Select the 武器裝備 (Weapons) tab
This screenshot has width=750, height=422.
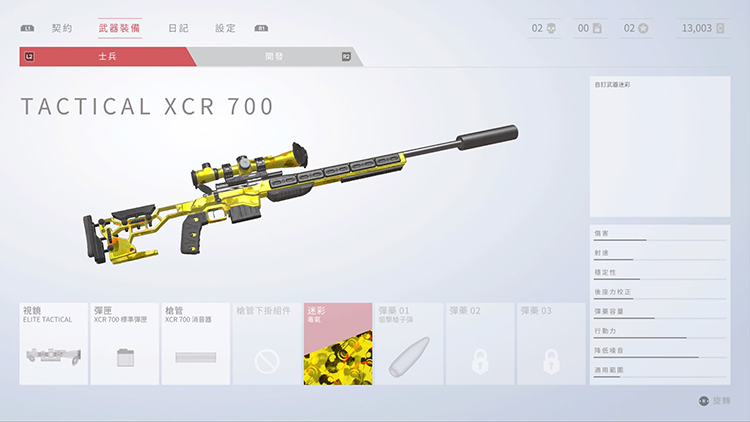tap(120, 28)
